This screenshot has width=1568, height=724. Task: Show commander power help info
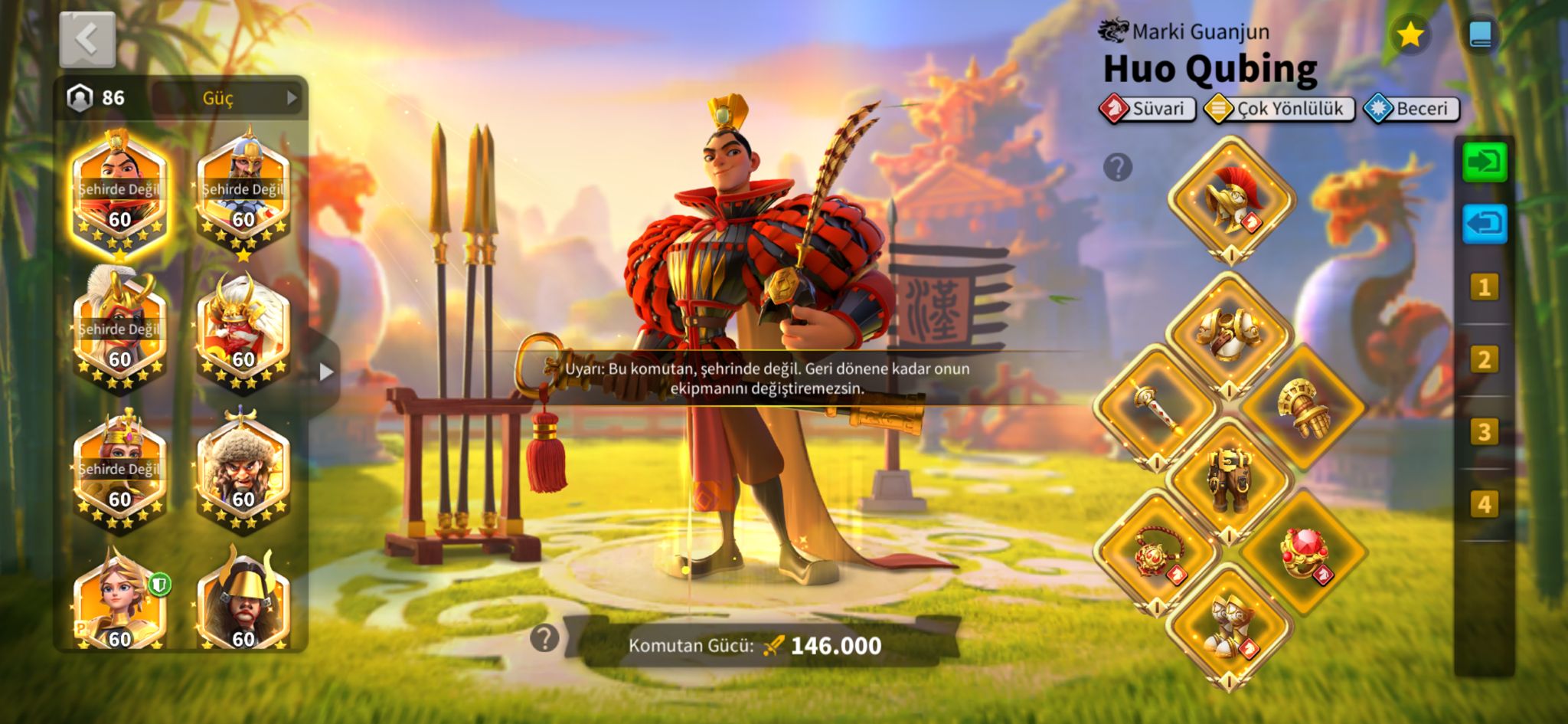click(544, 637)
